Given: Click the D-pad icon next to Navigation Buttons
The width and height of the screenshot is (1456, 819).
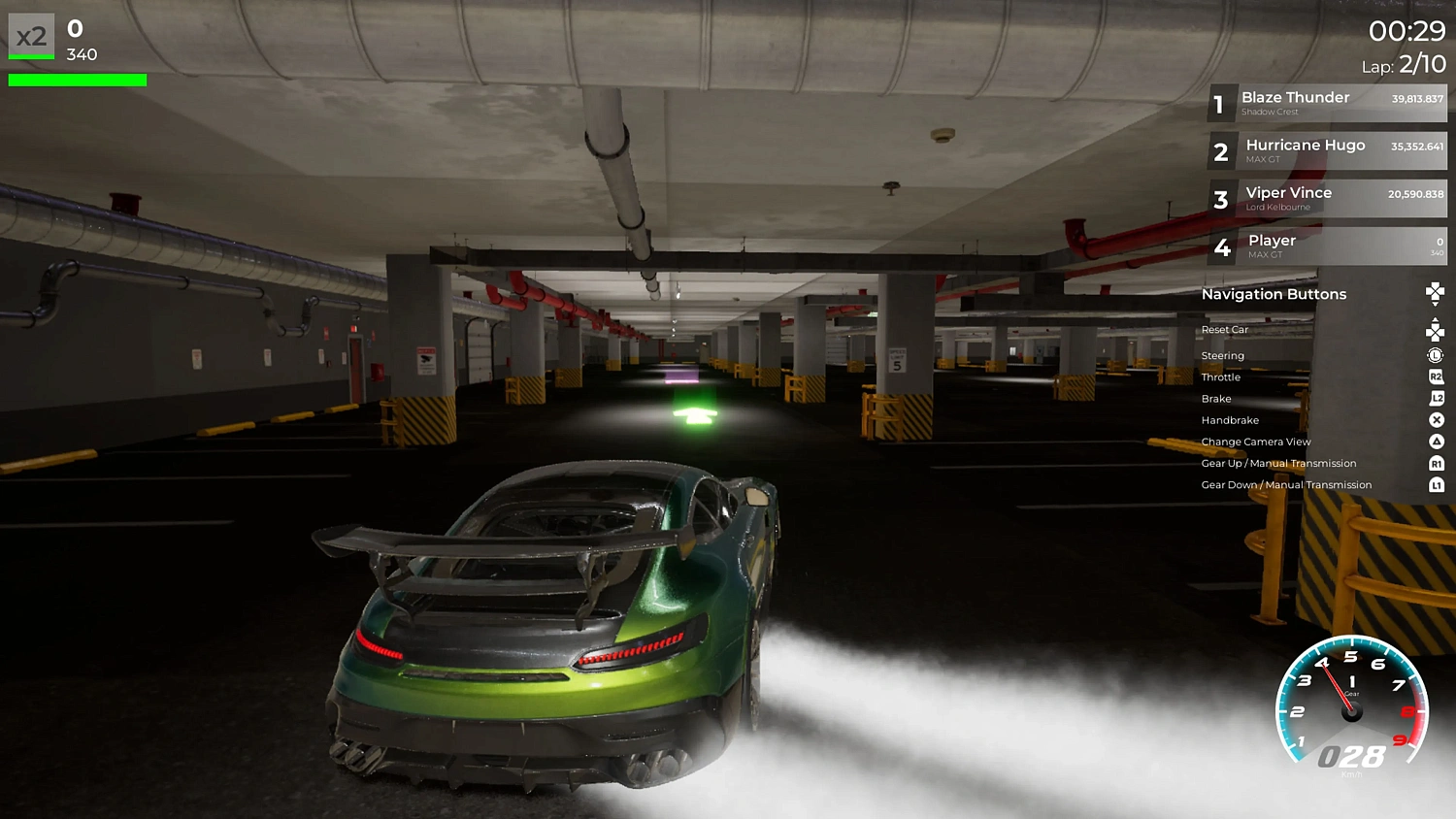Looking at the screenshot, I should (x=1435, y=291).
